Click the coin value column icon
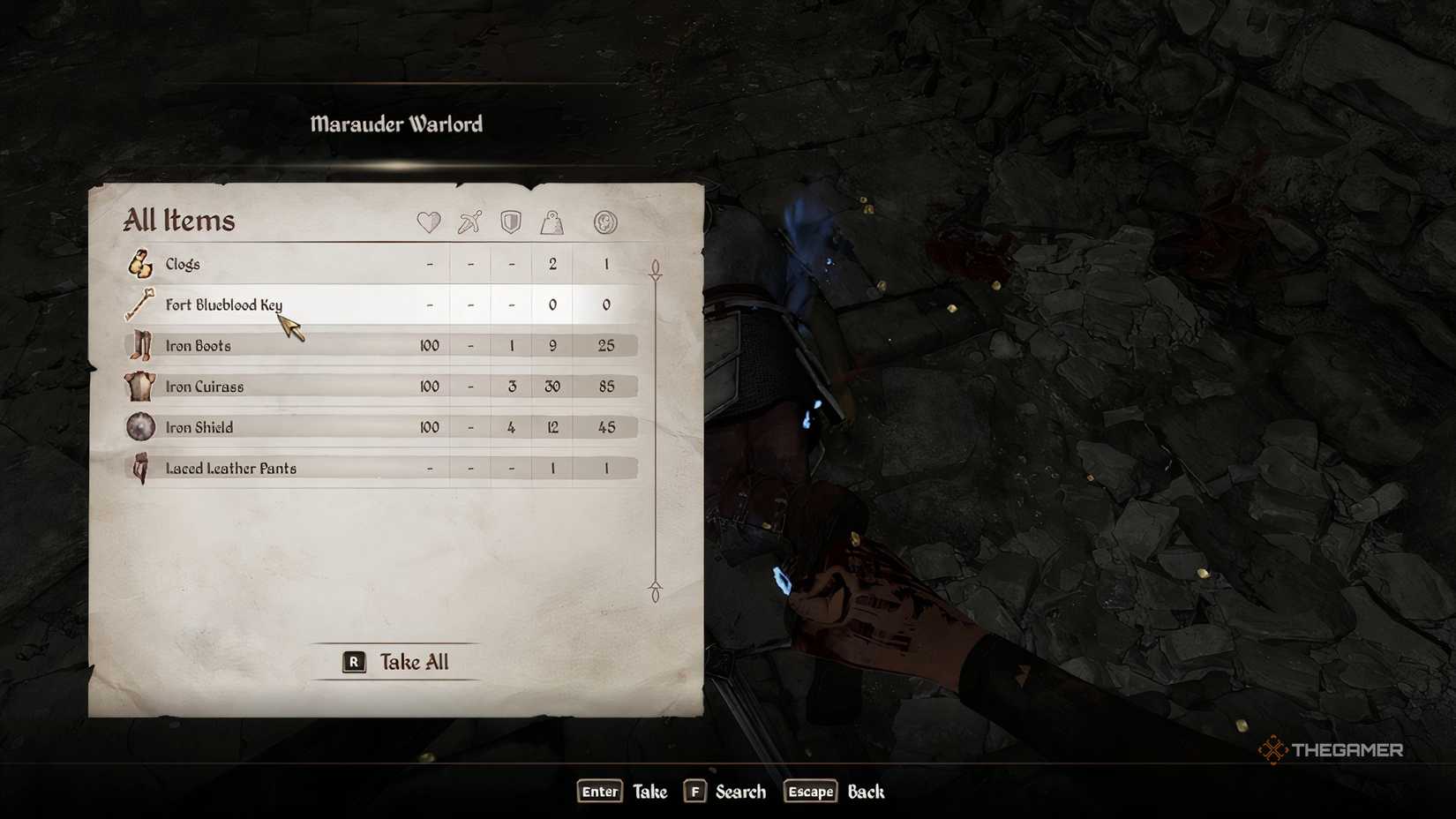Image resolution: width=1456 pixels, height=819 pixels. pos(605,223)
